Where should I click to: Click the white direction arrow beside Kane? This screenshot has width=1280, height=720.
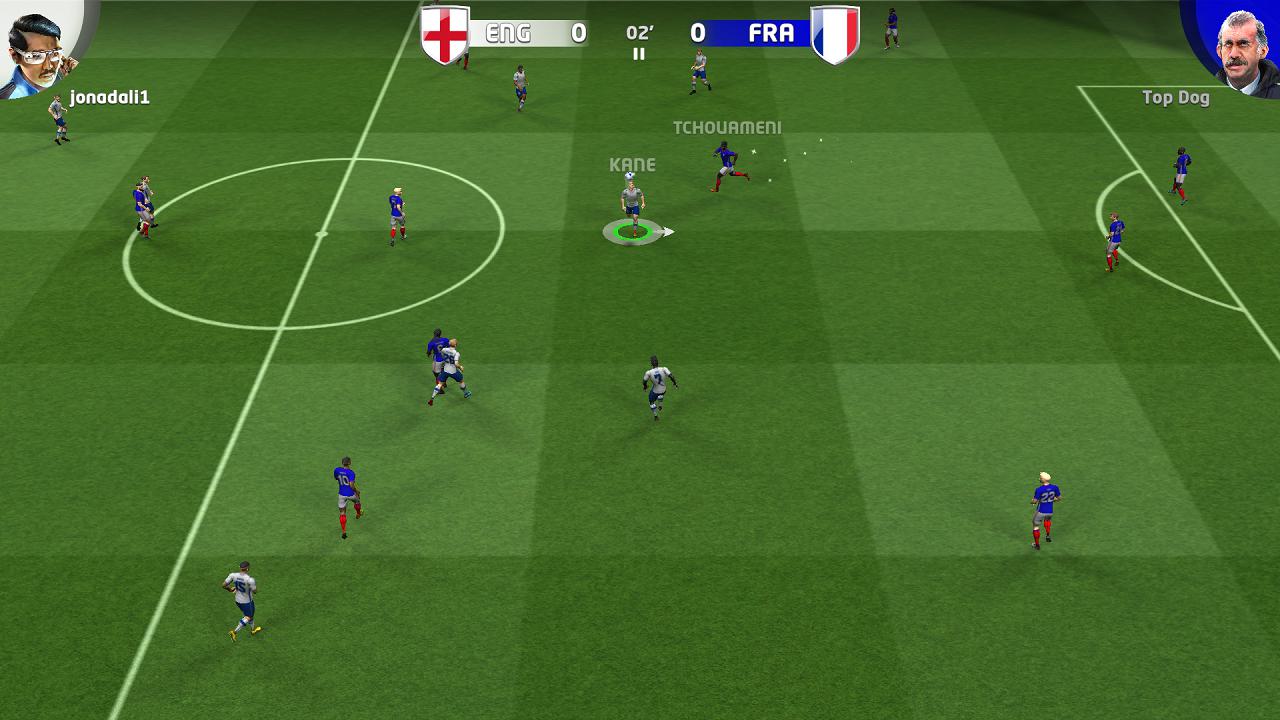pyautogui.click(x=668, y=230)
